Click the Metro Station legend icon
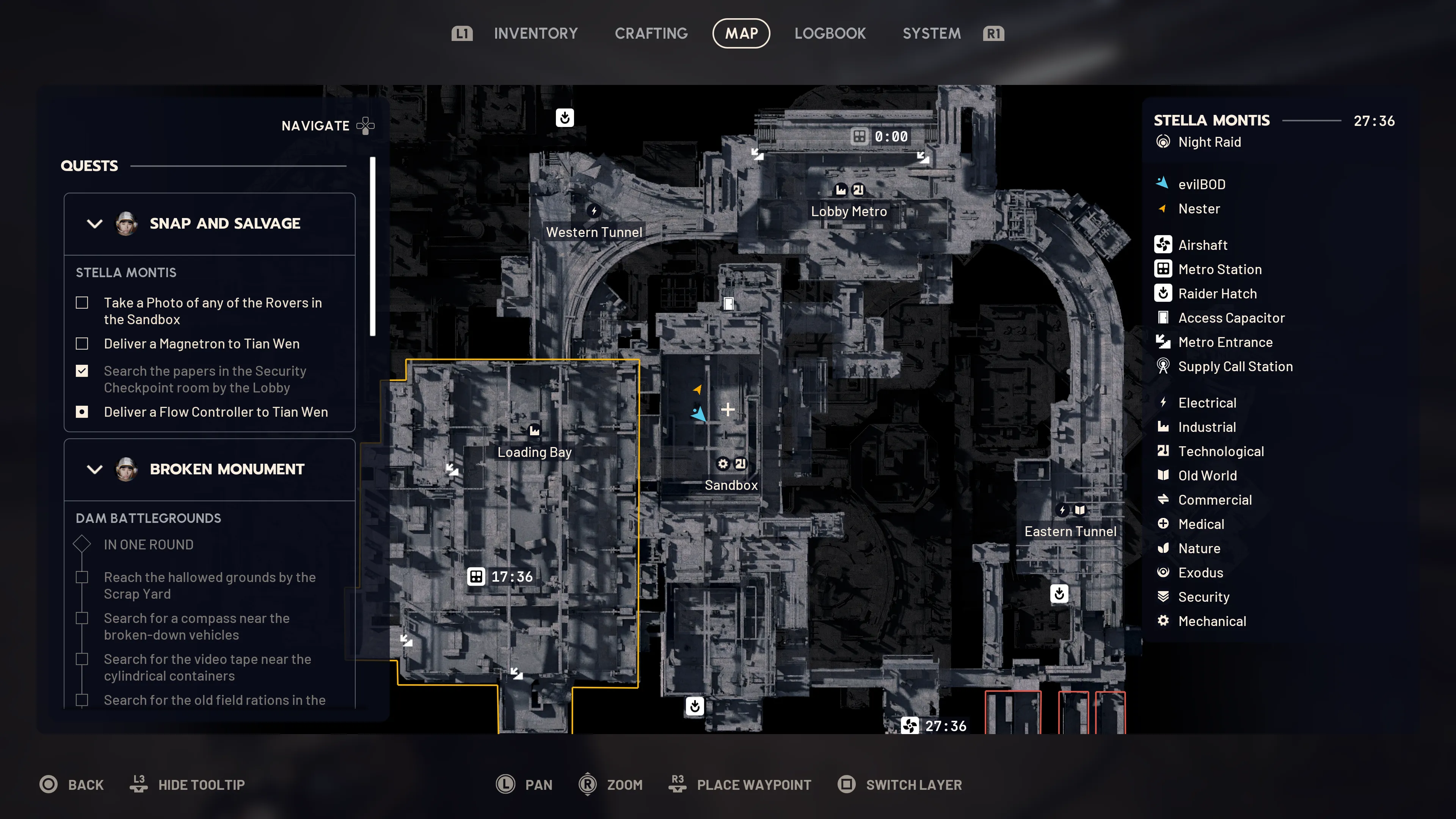The width and height of the screenshot is (1456, 819). click(1163, 269)
